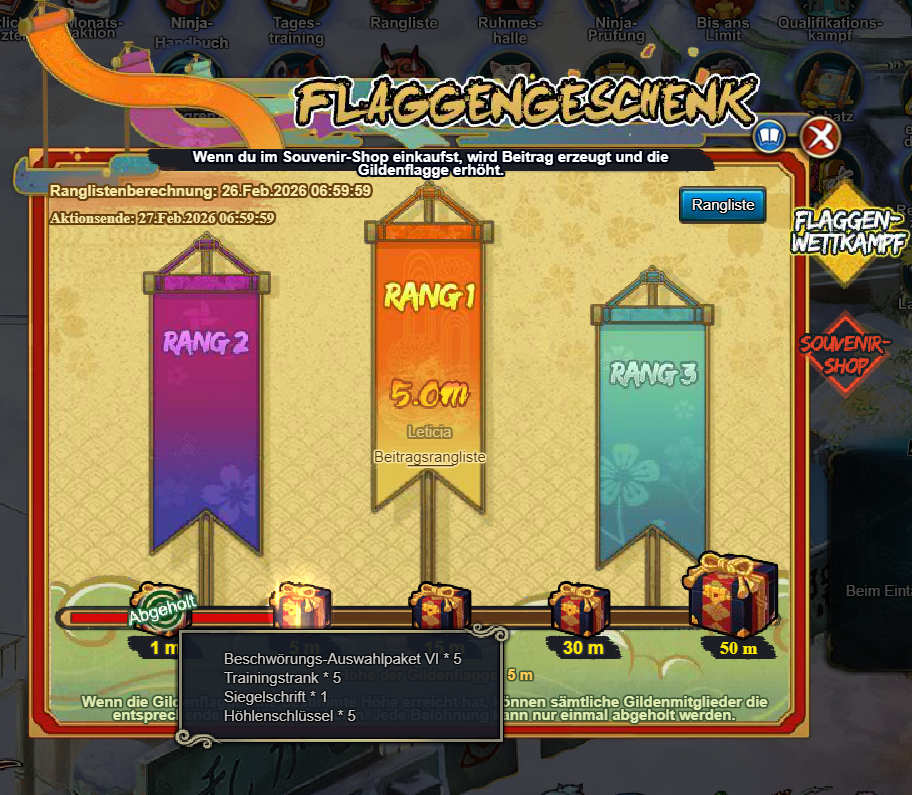The height and width of the screenshot is (795, 912).
Task: Switch to the Flaggenwettkampf tab
Action: pyautogui.click(x=846, y=231)
